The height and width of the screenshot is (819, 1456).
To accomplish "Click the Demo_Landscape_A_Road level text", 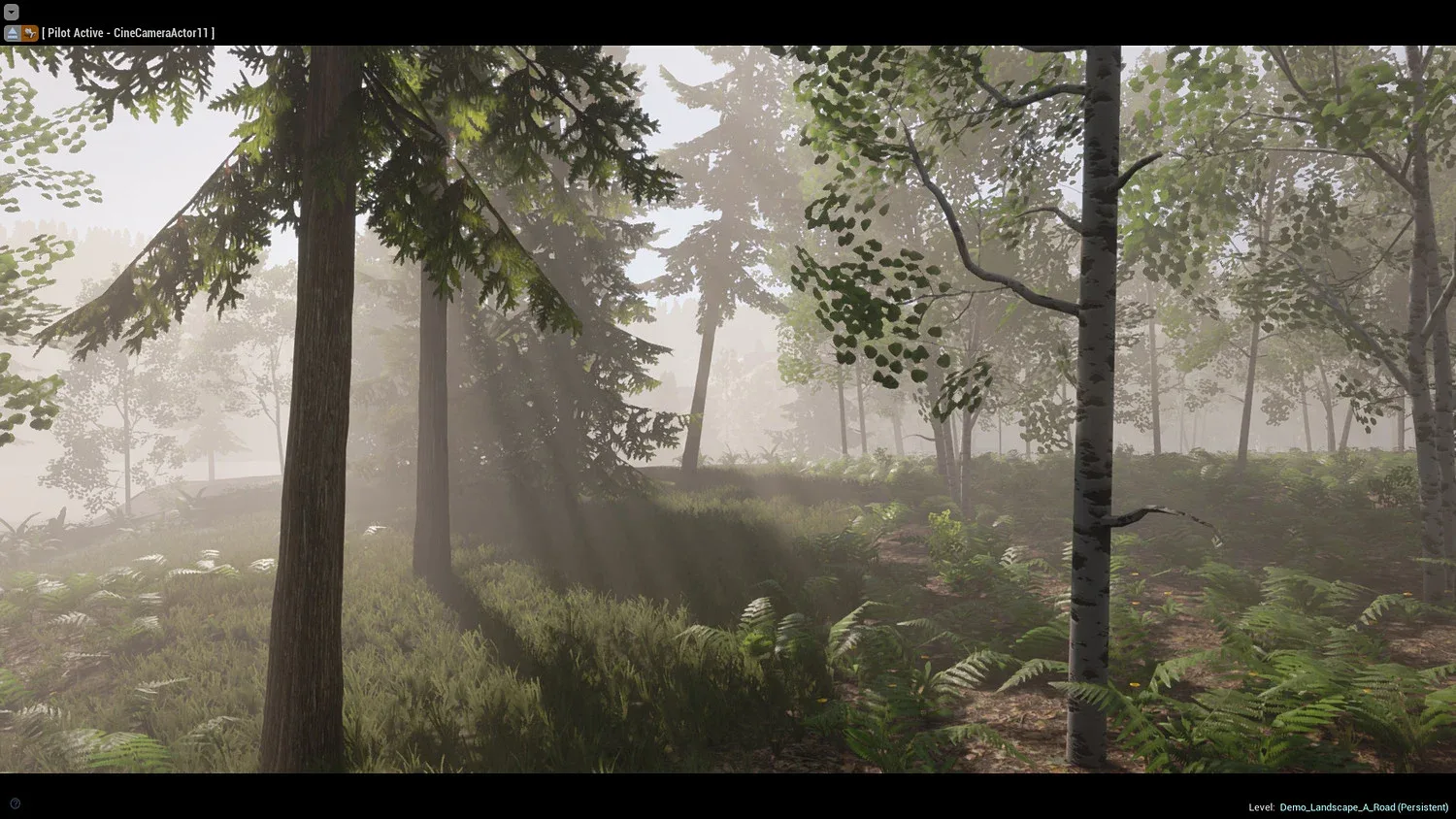I will [x=1349, y=806].
